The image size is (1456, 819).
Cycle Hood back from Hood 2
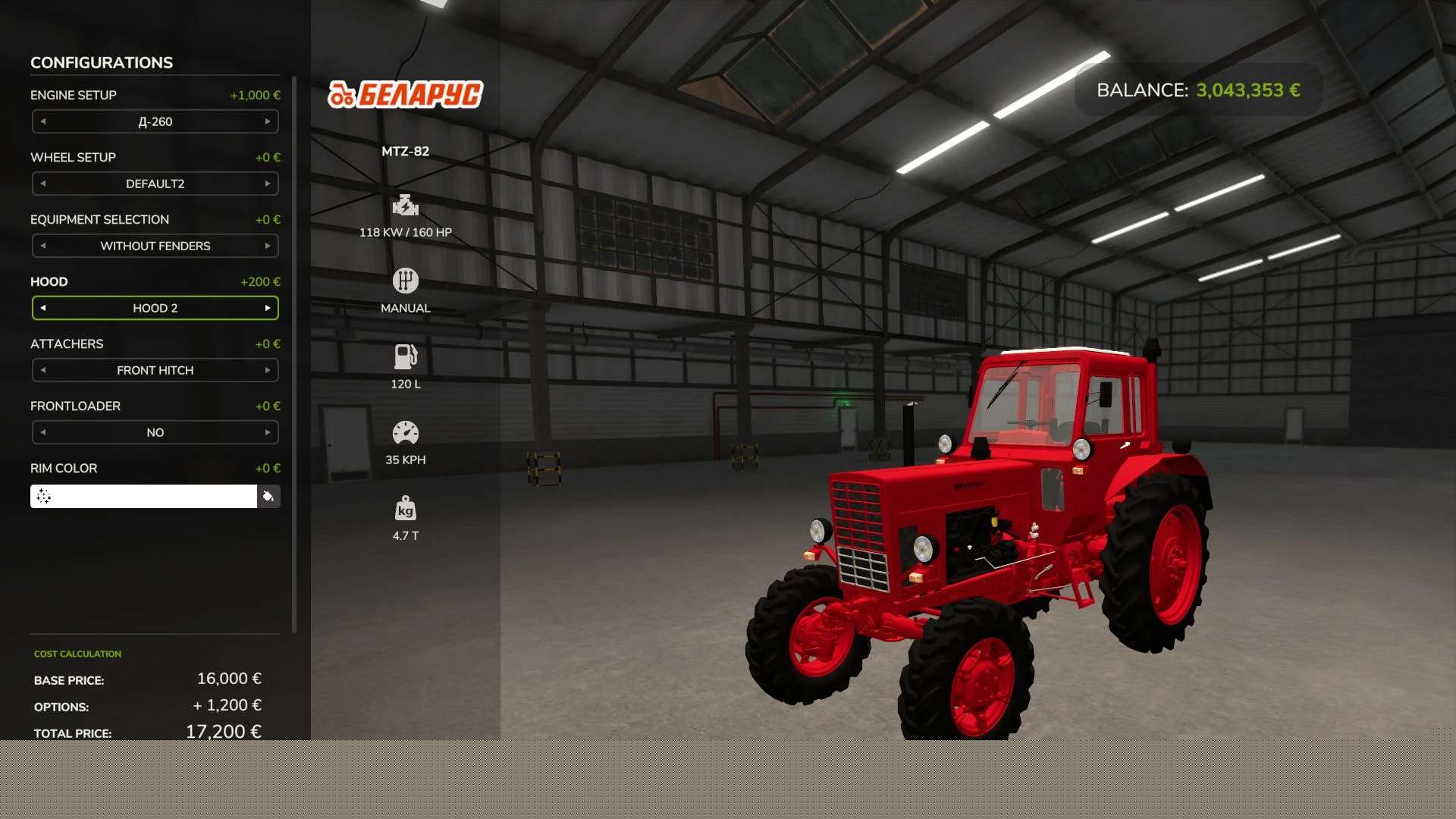(x=43, y=308)
